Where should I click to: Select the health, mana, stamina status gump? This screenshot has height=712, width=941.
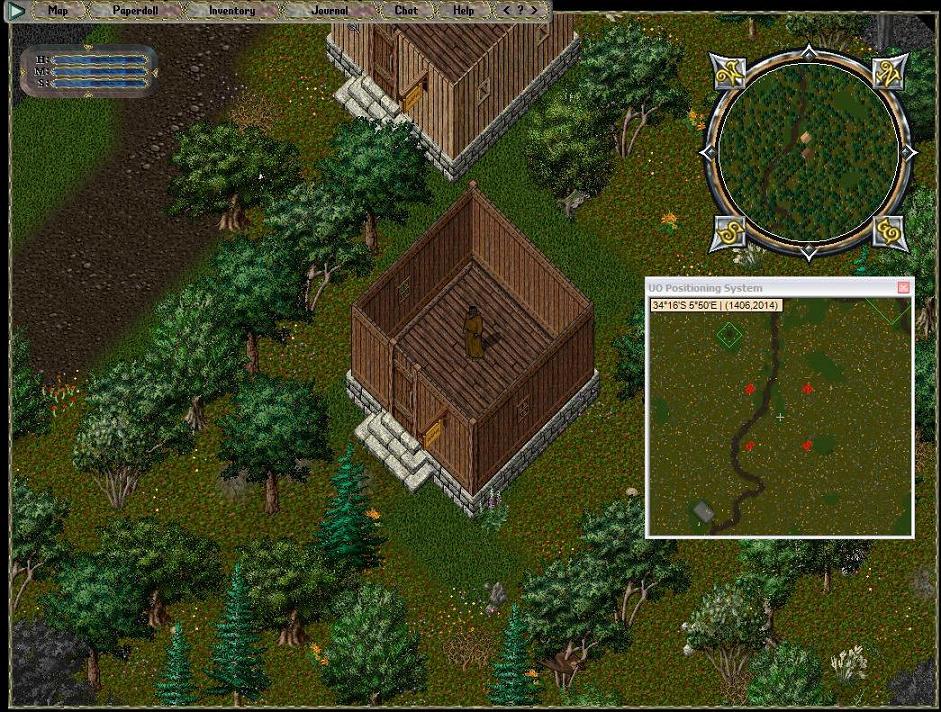pyautogui.click(x=90, y=71)
